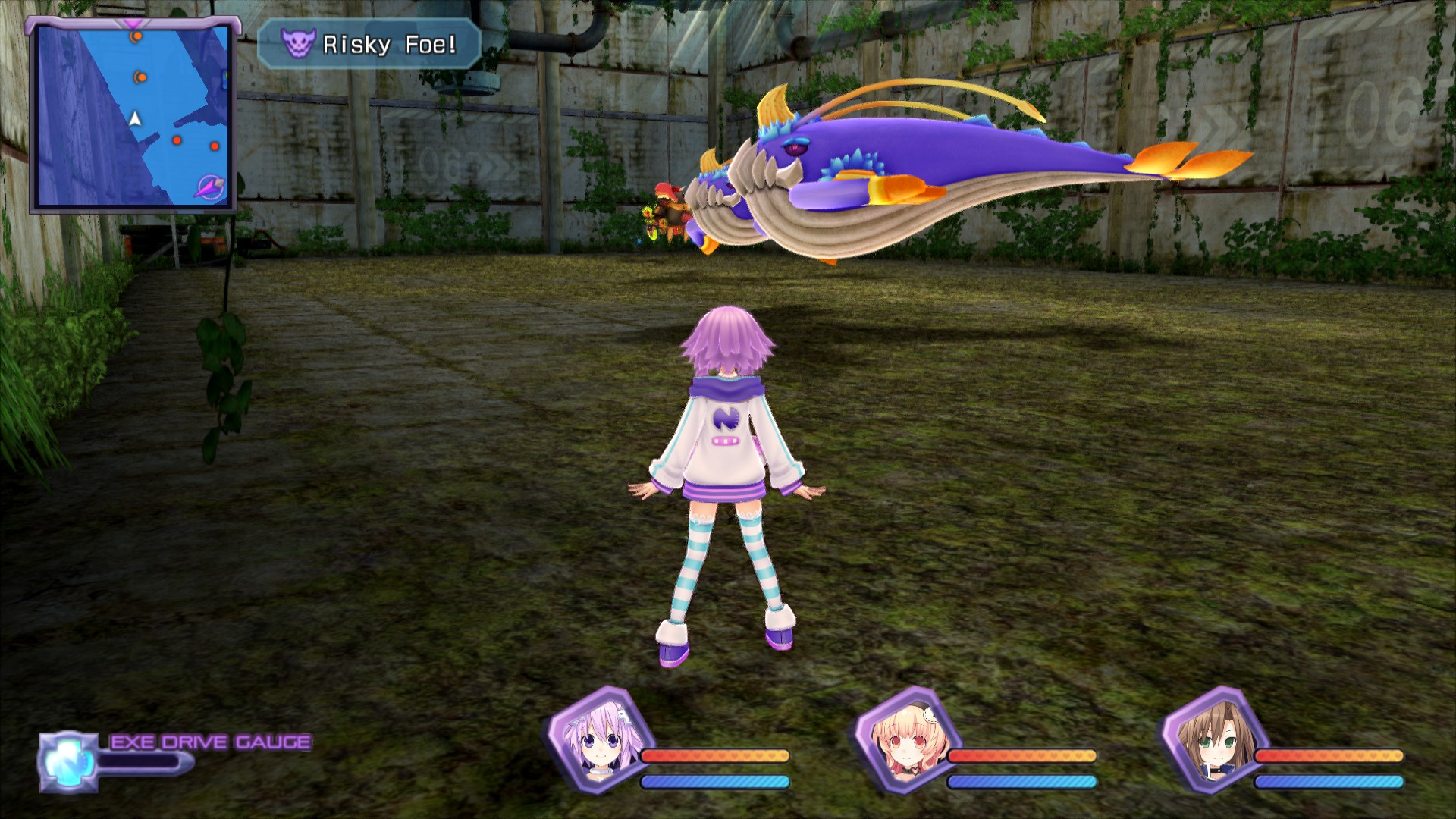1456x819 pixels.
Task: Select the purple-haired Neptune party portrait
Action: (598, 739)
